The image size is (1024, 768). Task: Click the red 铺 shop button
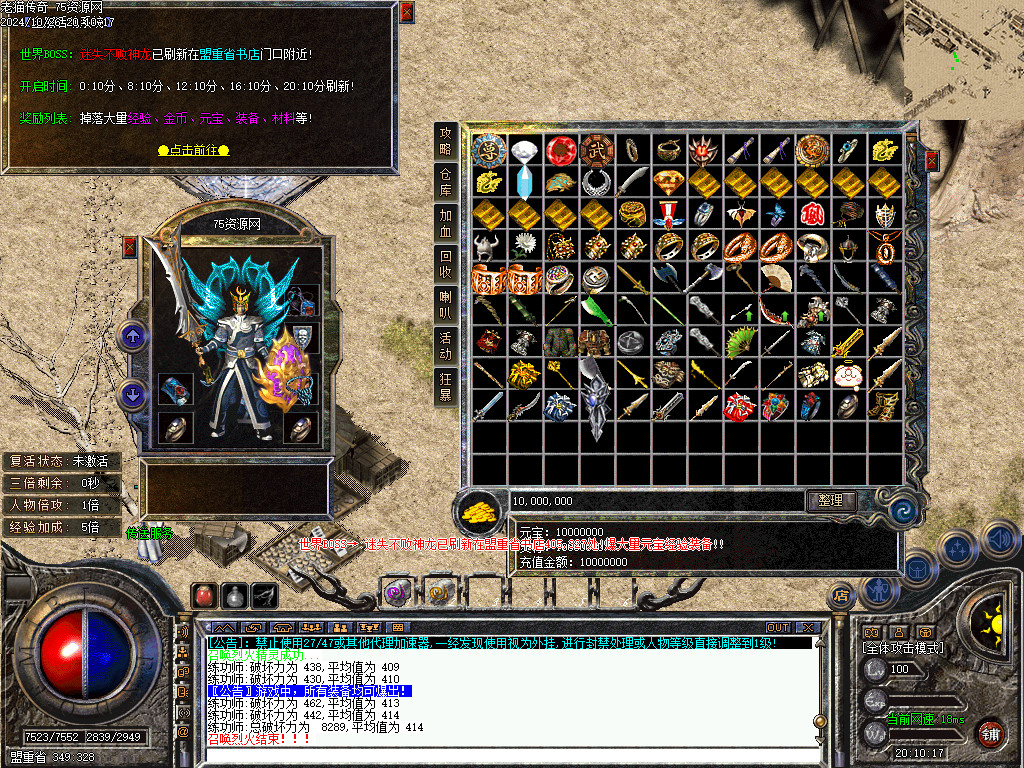tap(990, 733)
